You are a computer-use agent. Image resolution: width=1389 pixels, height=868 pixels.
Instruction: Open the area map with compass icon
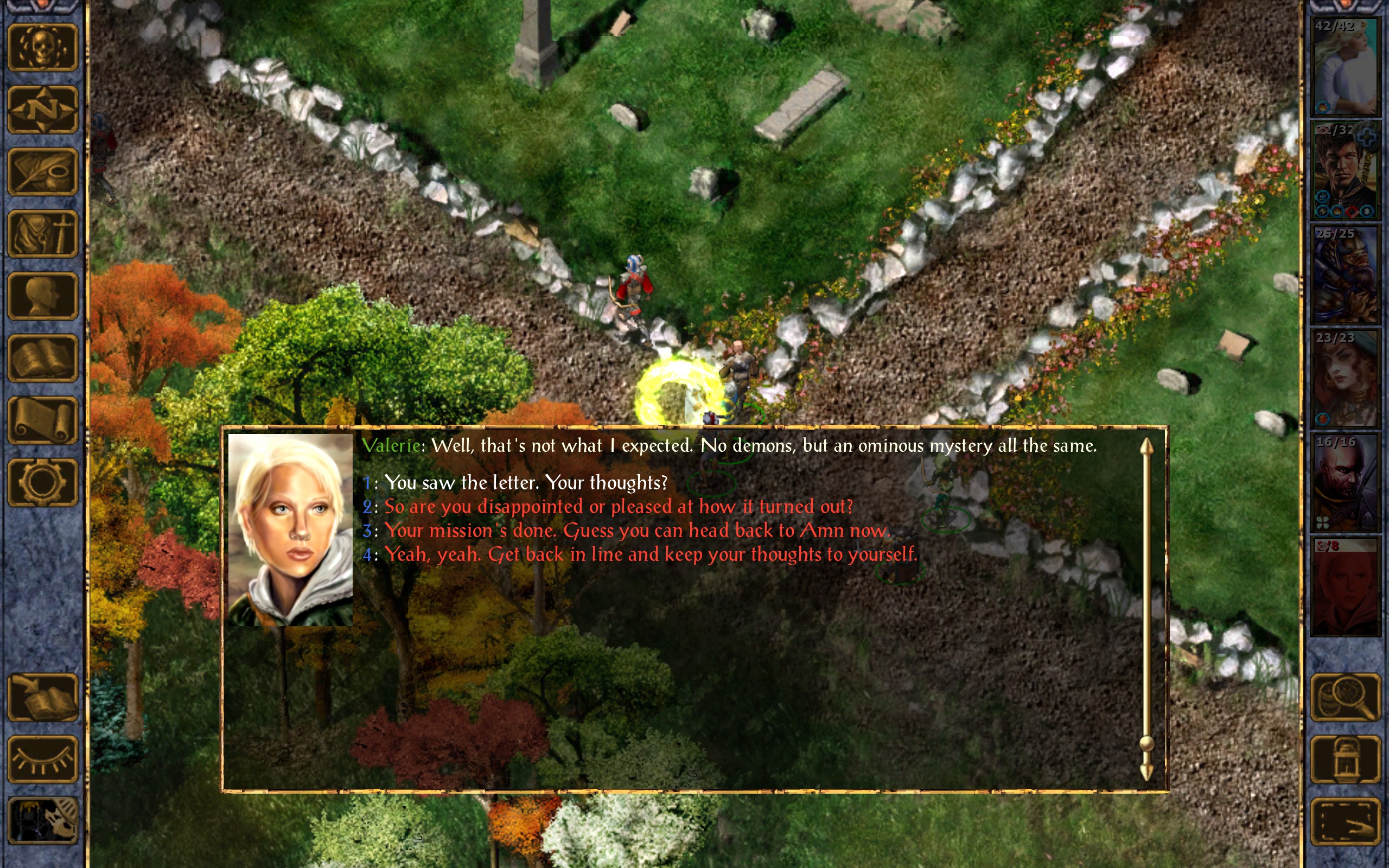43,110
